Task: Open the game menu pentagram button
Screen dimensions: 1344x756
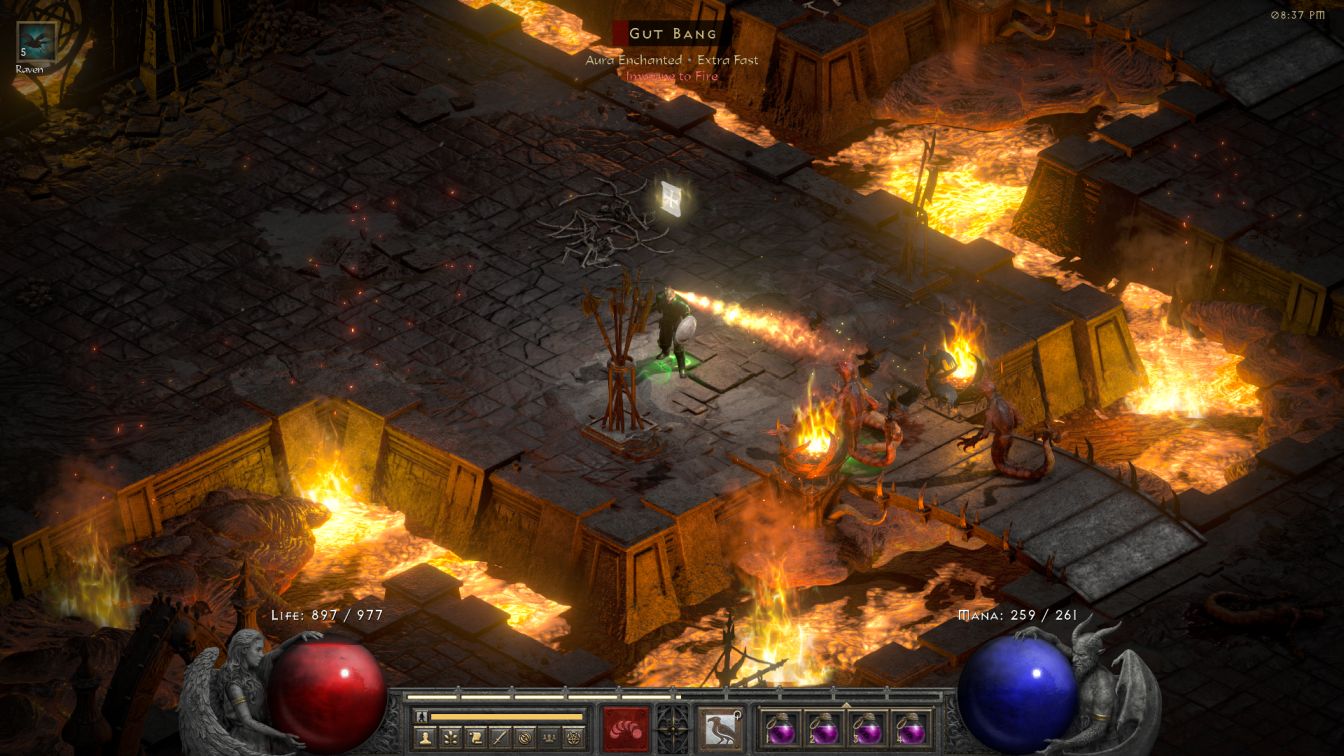Action: point(572,738)
